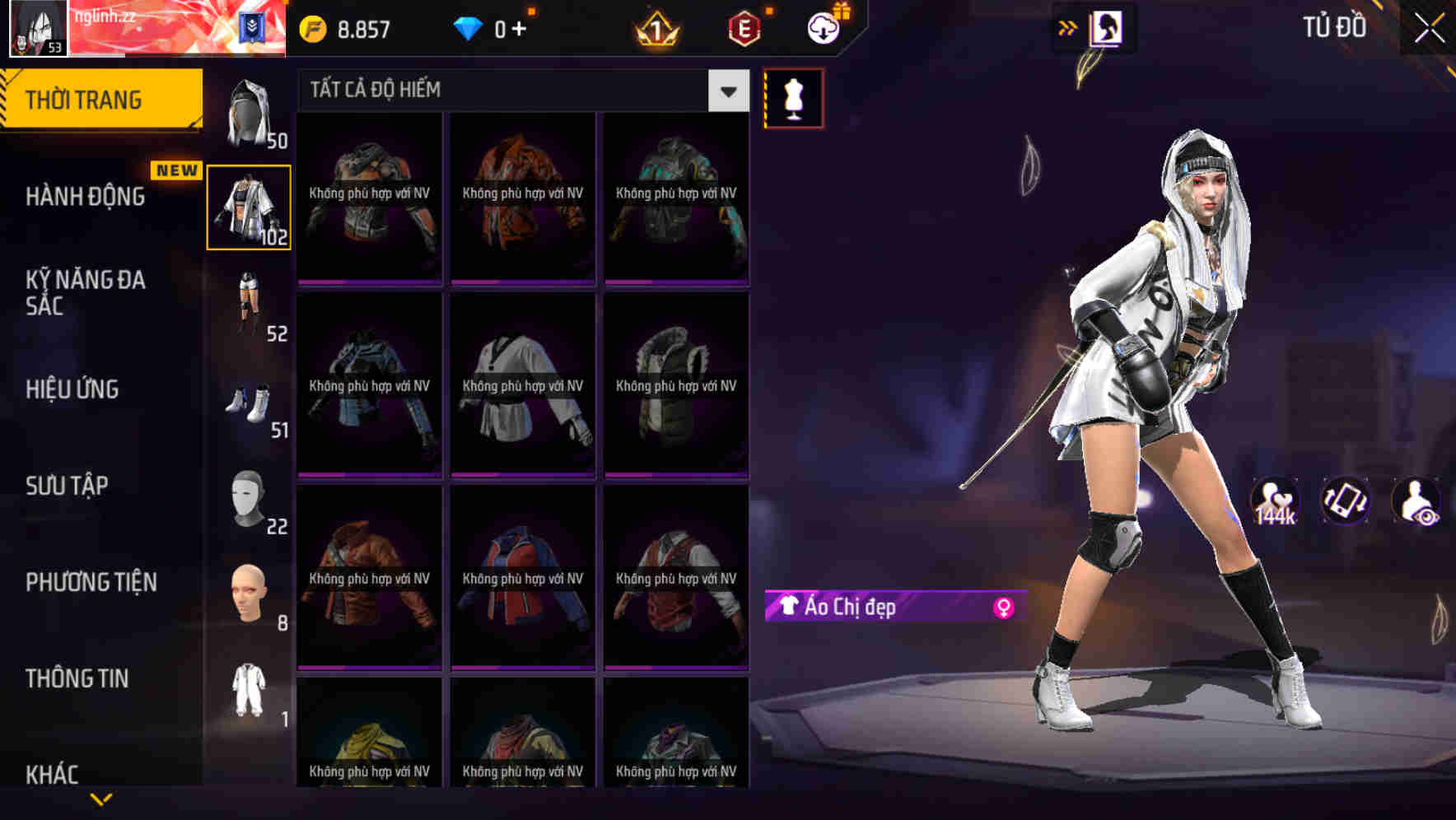The width and height of the screenshot is (1456, 820).
Task: Open the cloud download gift icon
Action: point(823,26)
